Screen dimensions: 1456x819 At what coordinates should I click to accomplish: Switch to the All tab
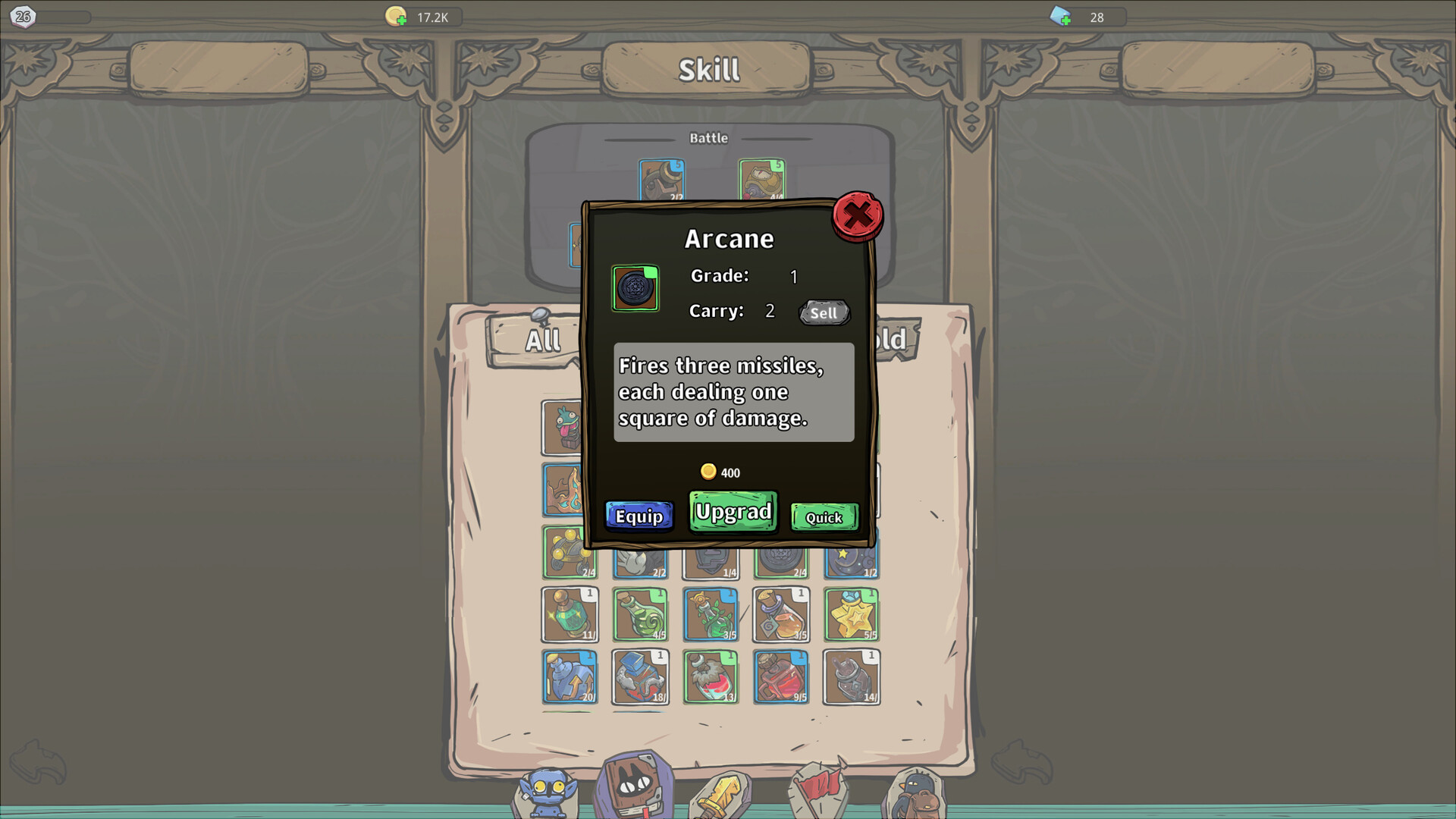click(543, 340)
